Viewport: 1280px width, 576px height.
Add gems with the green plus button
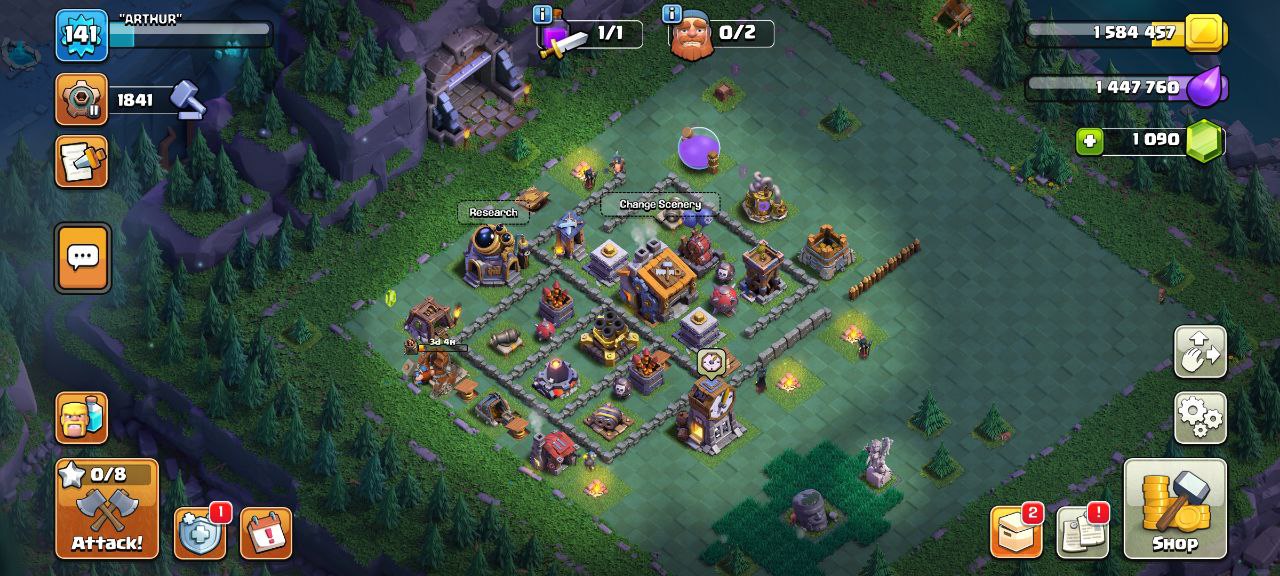(1089, 141)
